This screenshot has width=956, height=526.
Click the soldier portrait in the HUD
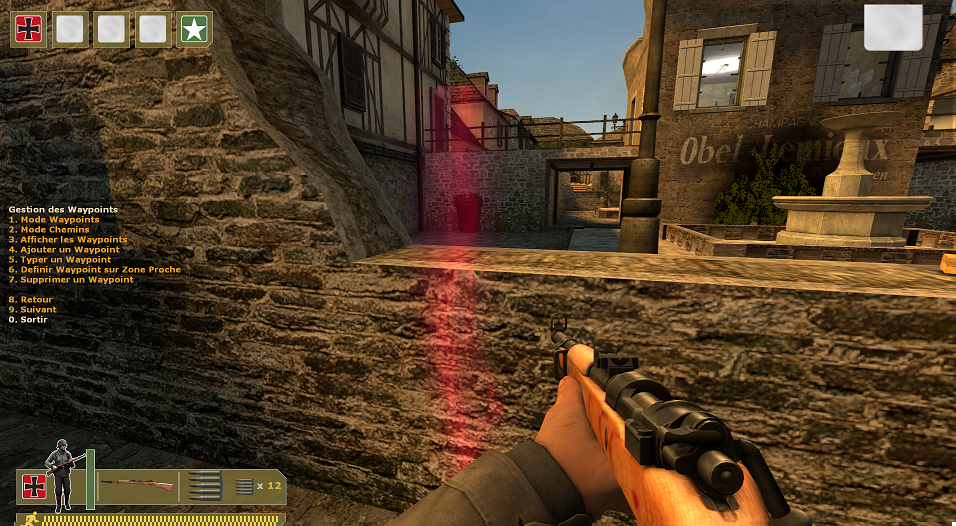click(61, 475)
